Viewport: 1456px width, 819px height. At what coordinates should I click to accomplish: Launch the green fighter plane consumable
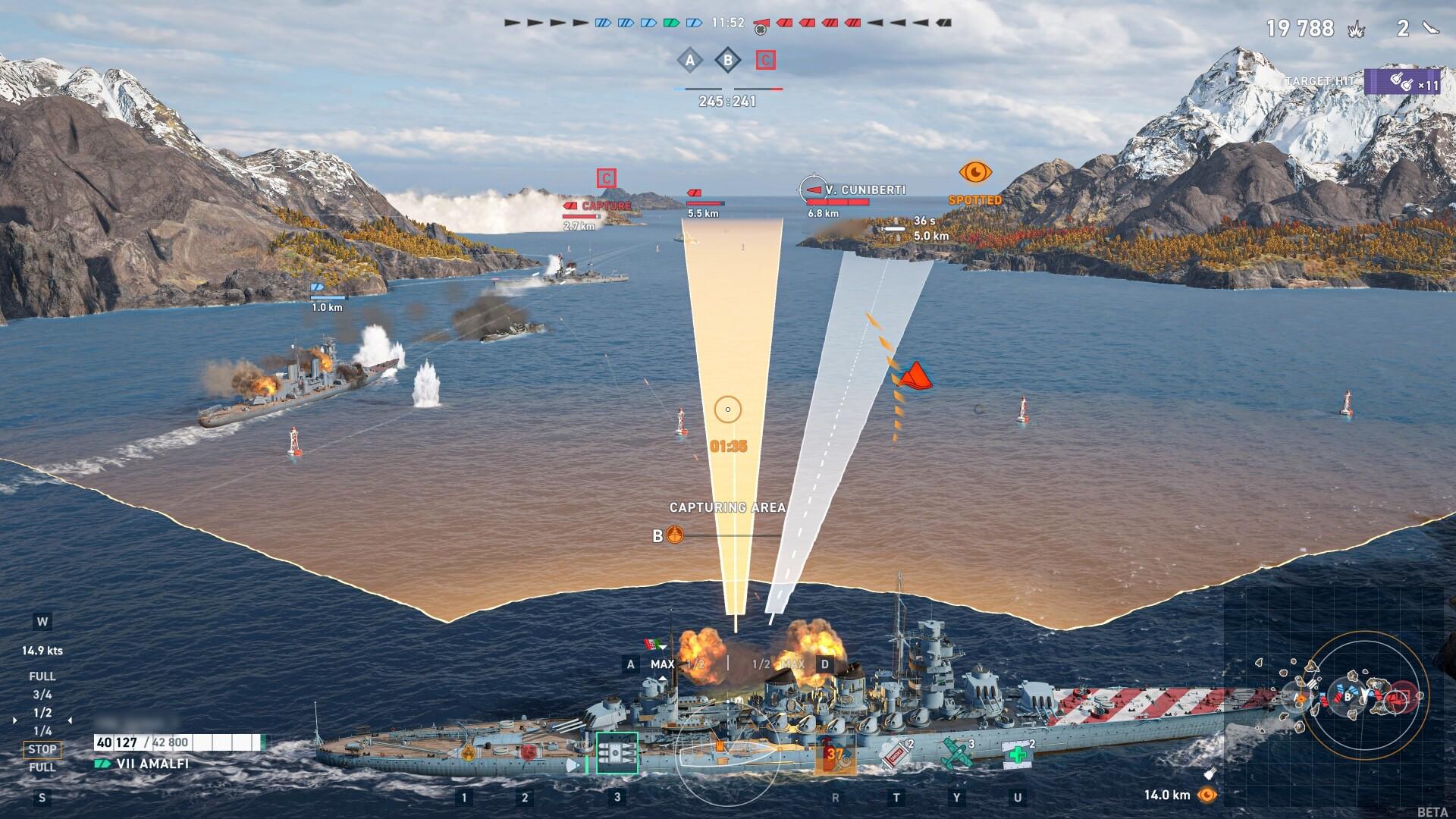[955, 754]
